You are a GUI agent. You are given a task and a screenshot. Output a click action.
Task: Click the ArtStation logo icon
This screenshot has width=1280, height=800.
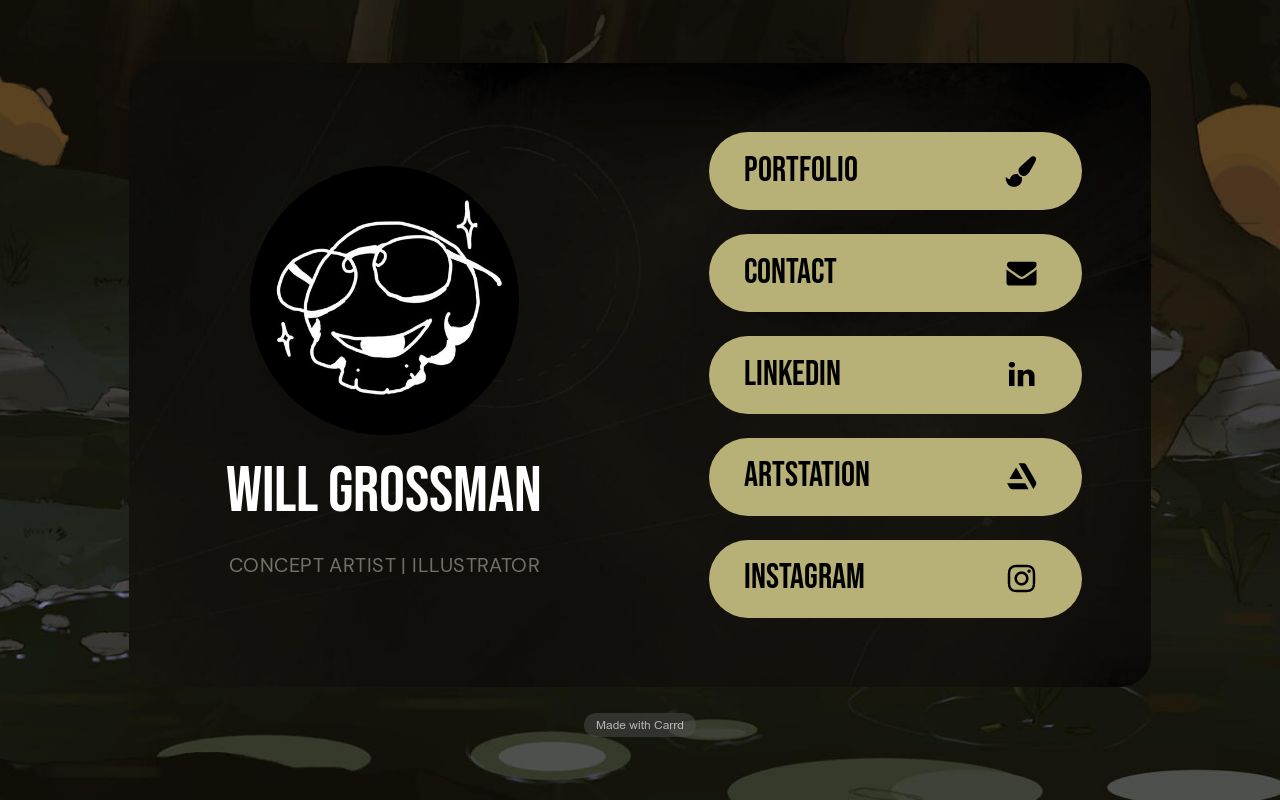[x=1021, y=476]
